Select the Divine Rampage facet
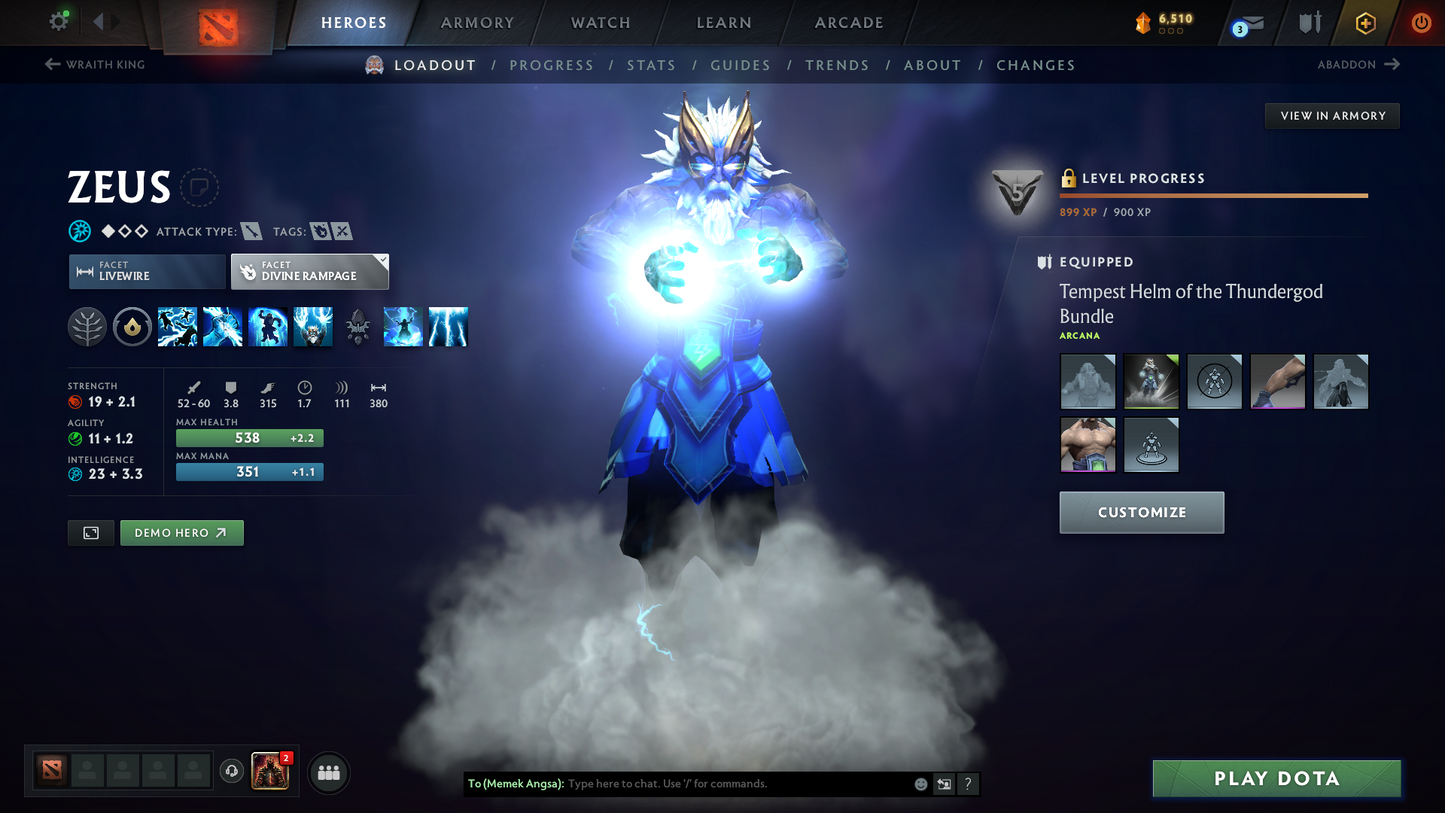The image size is (1445, 813). pyautogui.click(x=309, y=271)
